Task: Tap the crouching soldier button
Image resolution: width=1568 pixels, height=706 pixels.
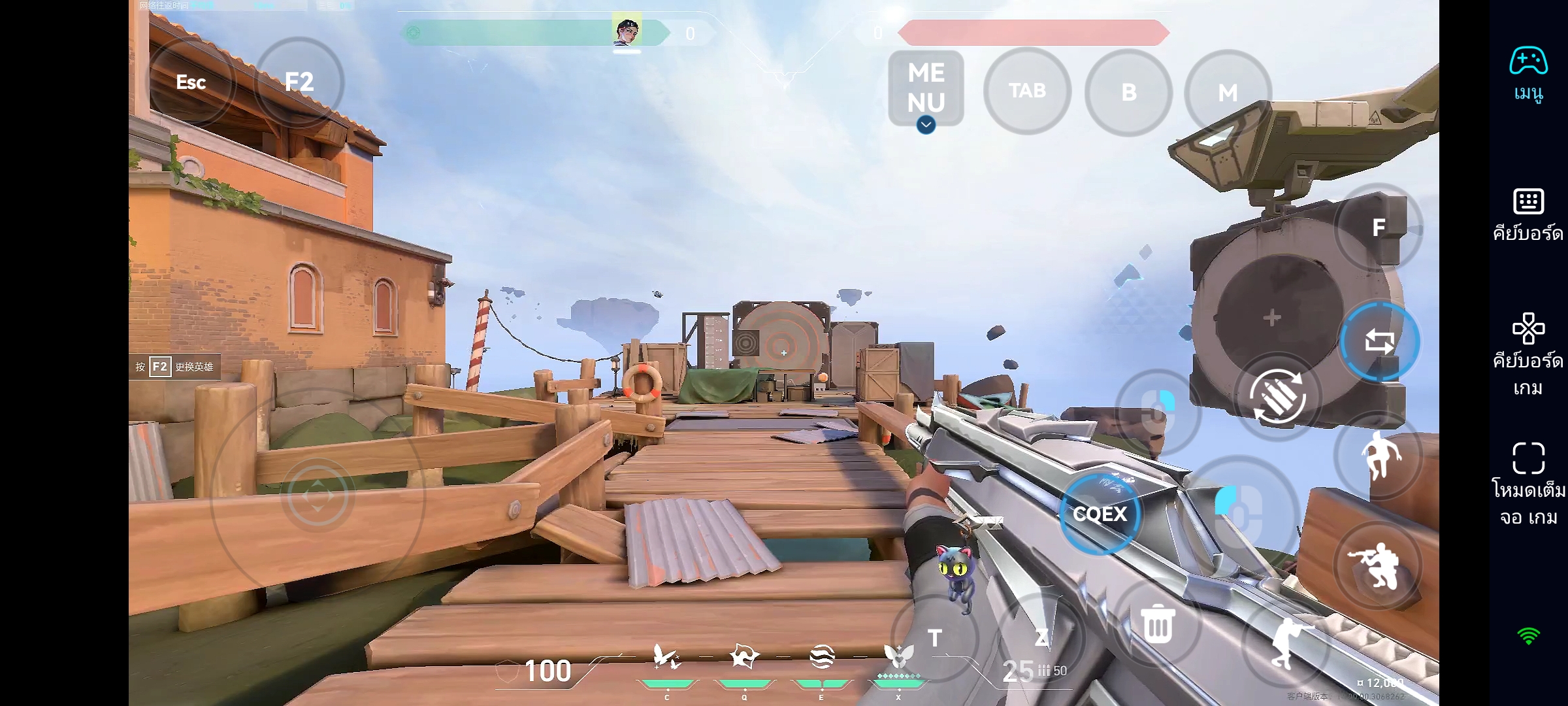Action: pos(1377,565)
